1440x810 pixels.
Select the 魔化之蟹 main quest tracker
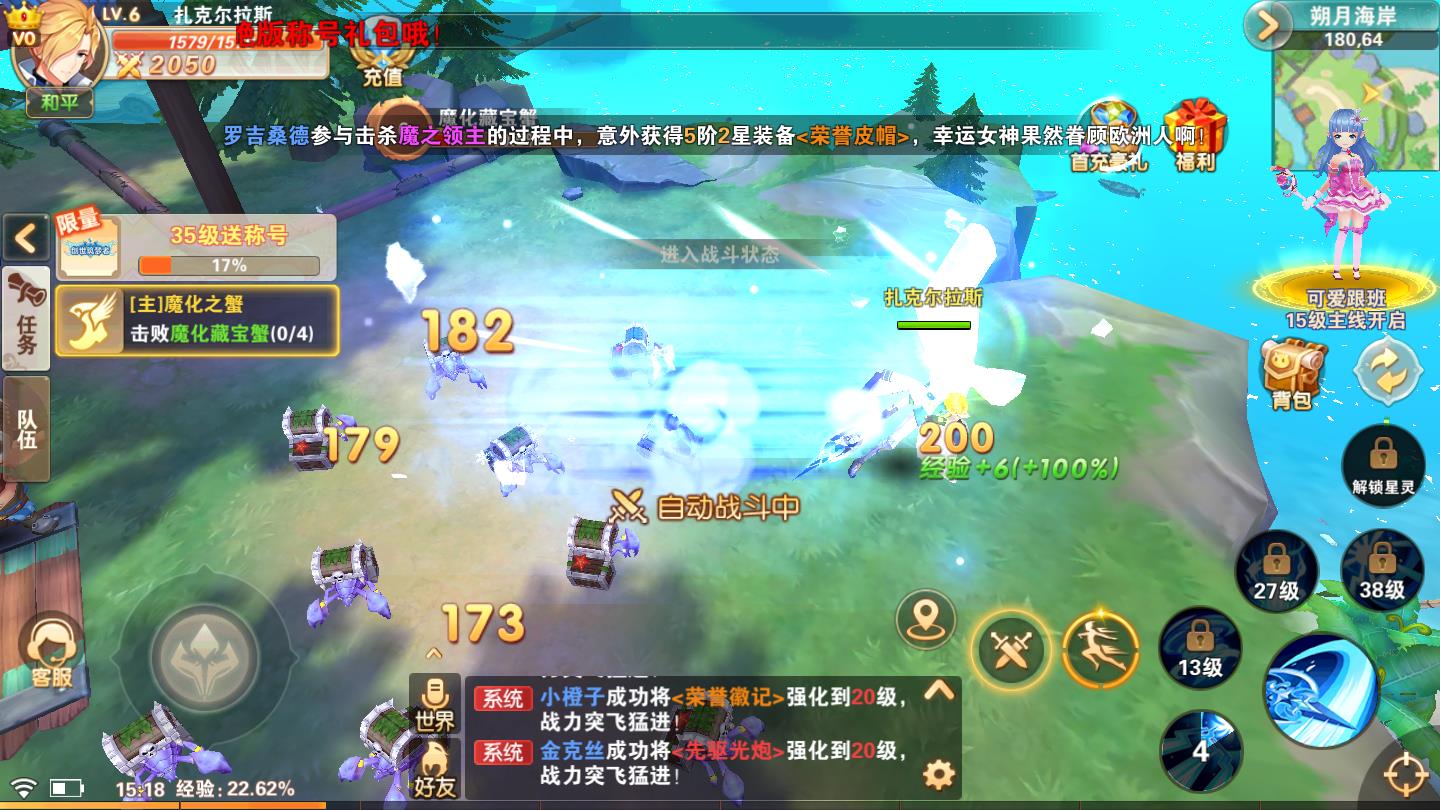pyautogui.click(x=197, y=320)
